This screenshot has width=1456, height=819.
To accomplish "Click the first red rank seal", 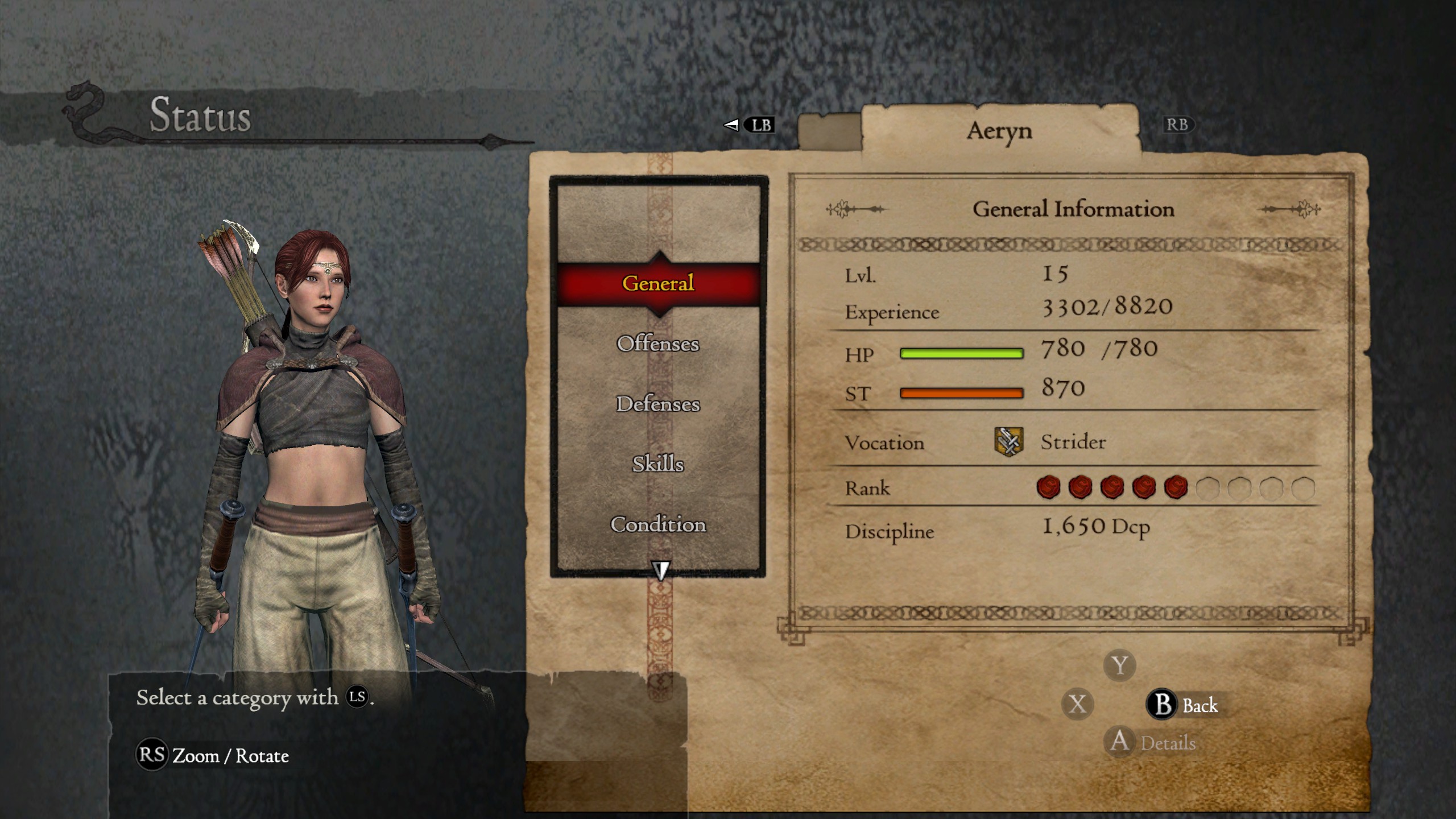I will [1048, 487].
